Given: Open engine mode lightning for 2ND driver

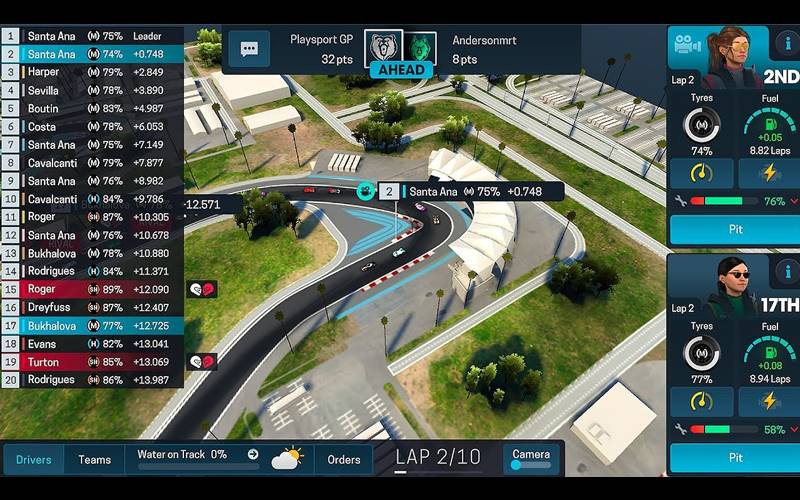Looking at the screenshot, I should (769, 173).
